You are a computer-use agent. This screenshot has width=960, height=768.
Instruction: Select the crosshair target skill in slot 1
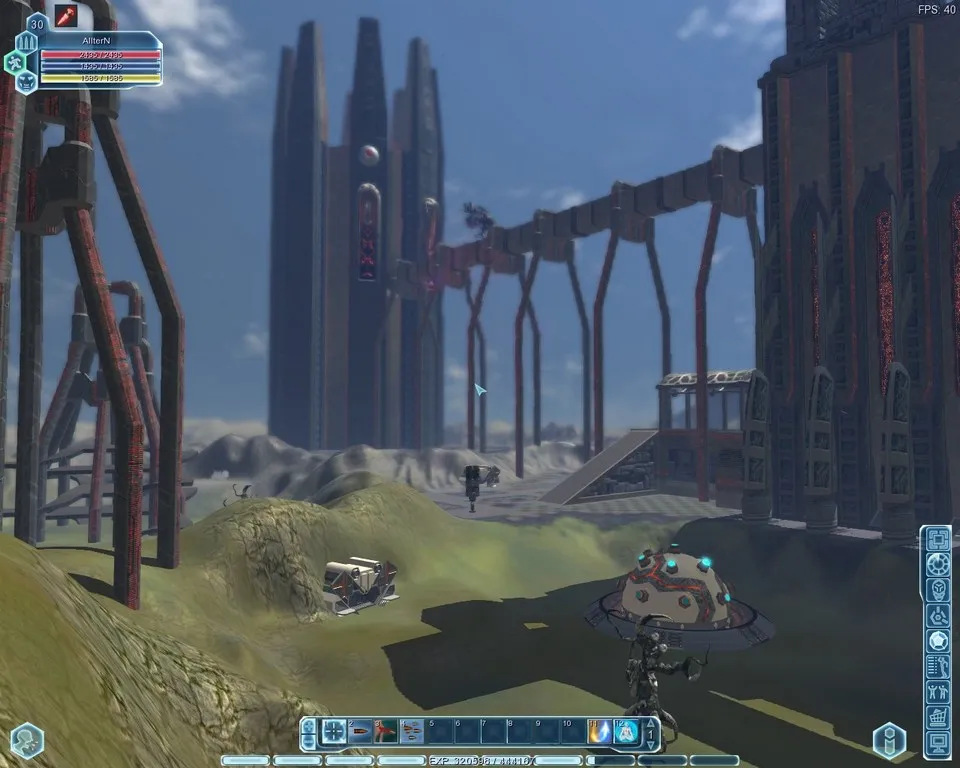[335, 731]
